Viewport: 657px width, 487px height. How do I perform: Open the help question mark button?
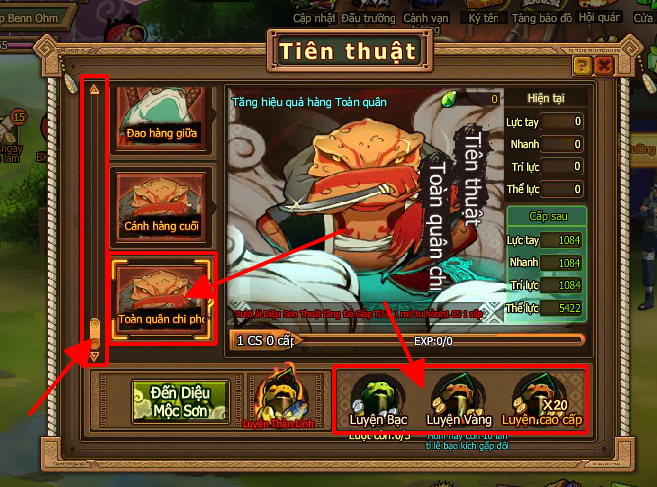tap(581, 65)
